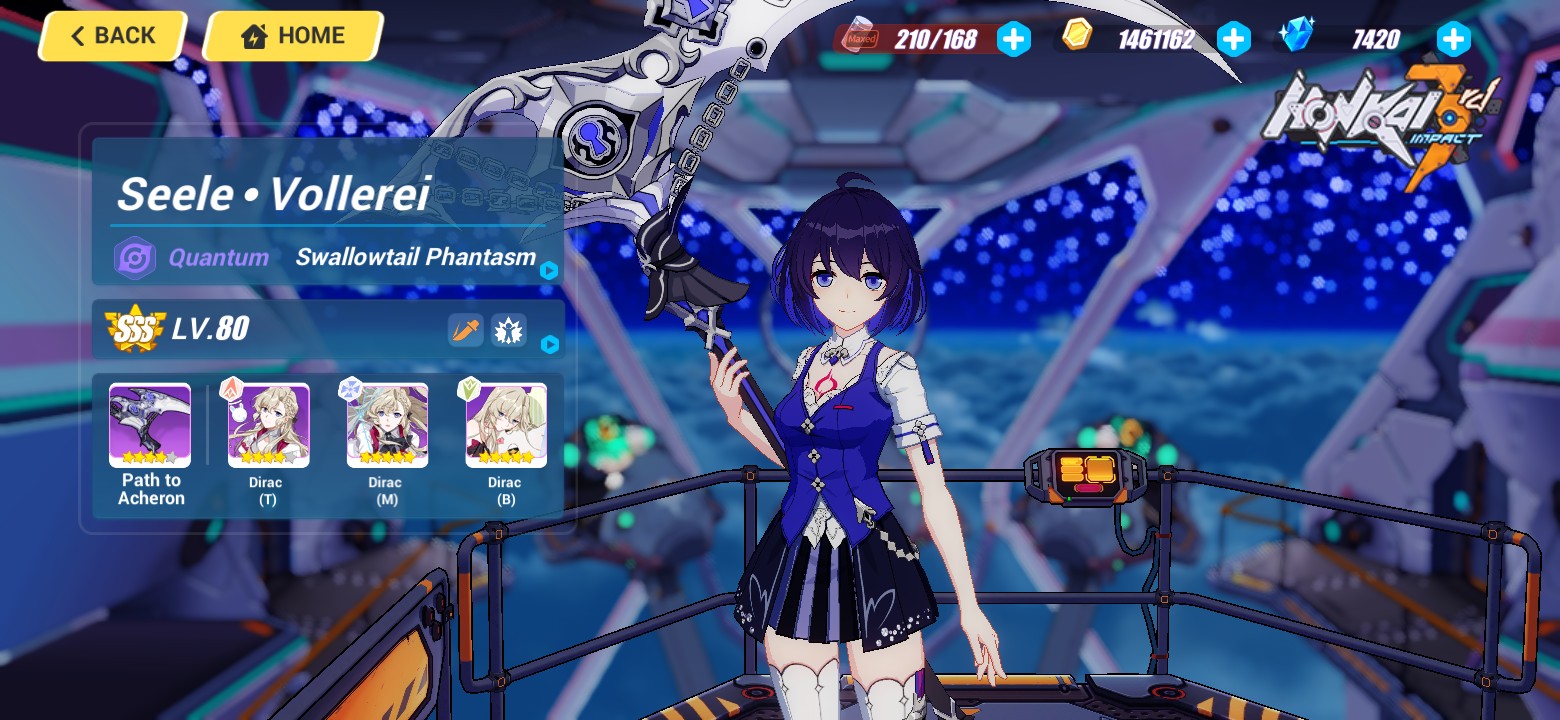This screenshot has width=1560, height=720.
Task: Open the SSS rank badge icon
Action: tap(136, 329)
